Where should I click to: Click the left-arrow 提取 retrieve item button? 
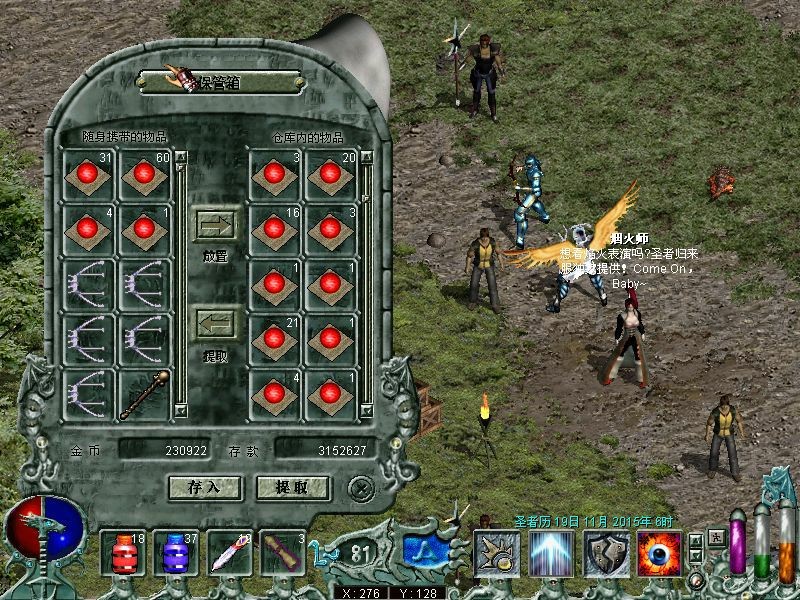point(216,323)
